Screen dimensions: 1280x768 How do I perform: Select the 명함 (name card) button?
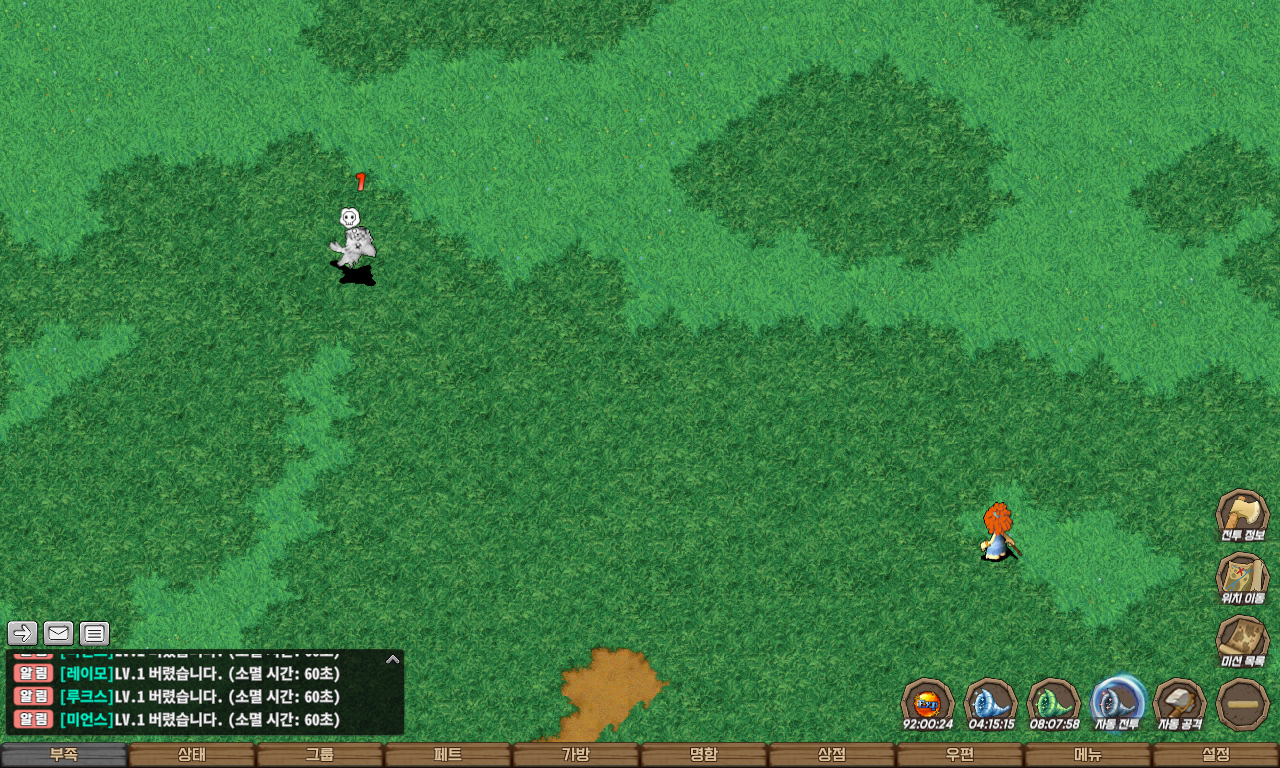click(704, 755)
